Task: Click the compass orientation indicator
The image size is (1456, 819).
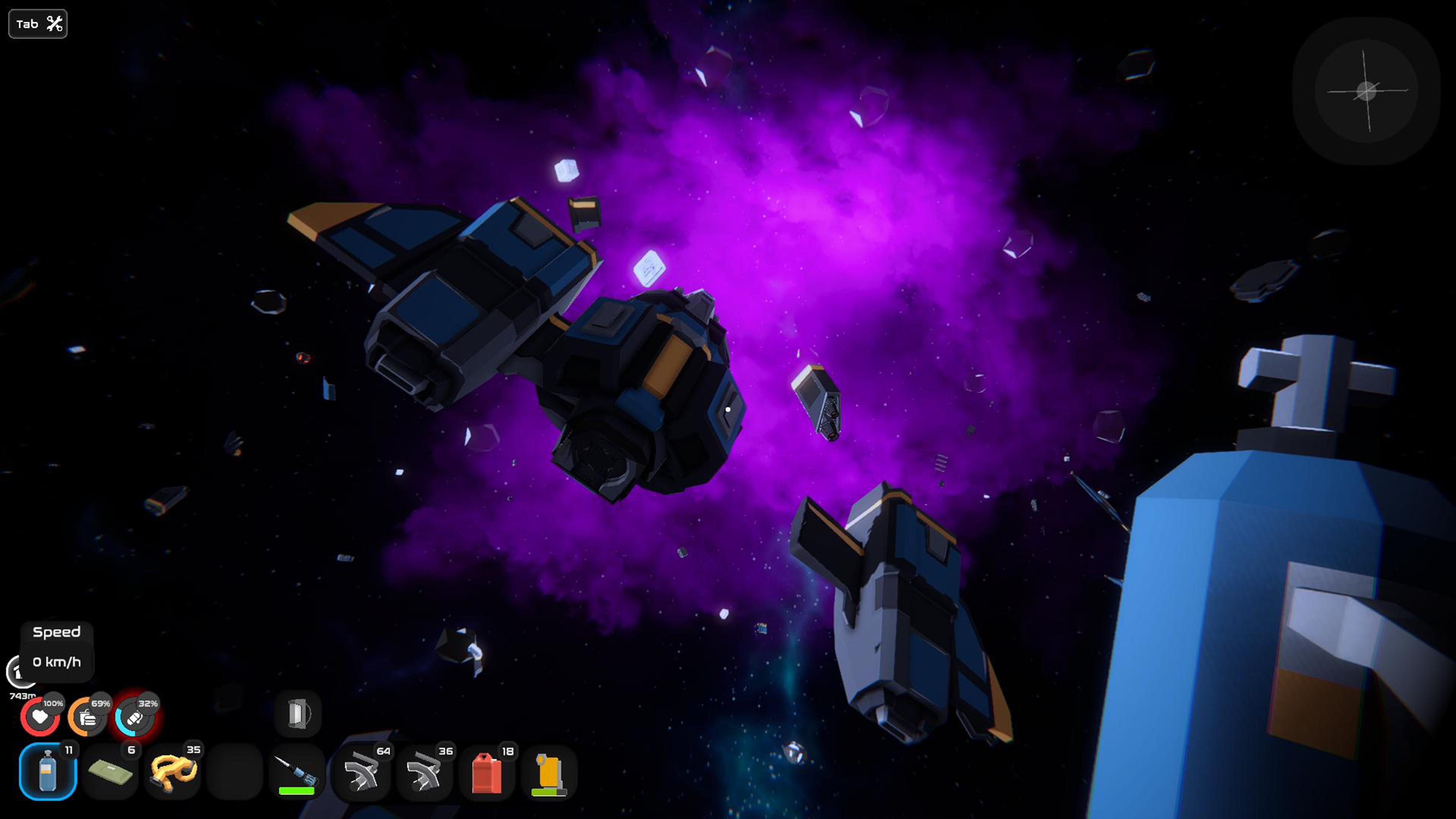Action: click(x=1366, y=91)
